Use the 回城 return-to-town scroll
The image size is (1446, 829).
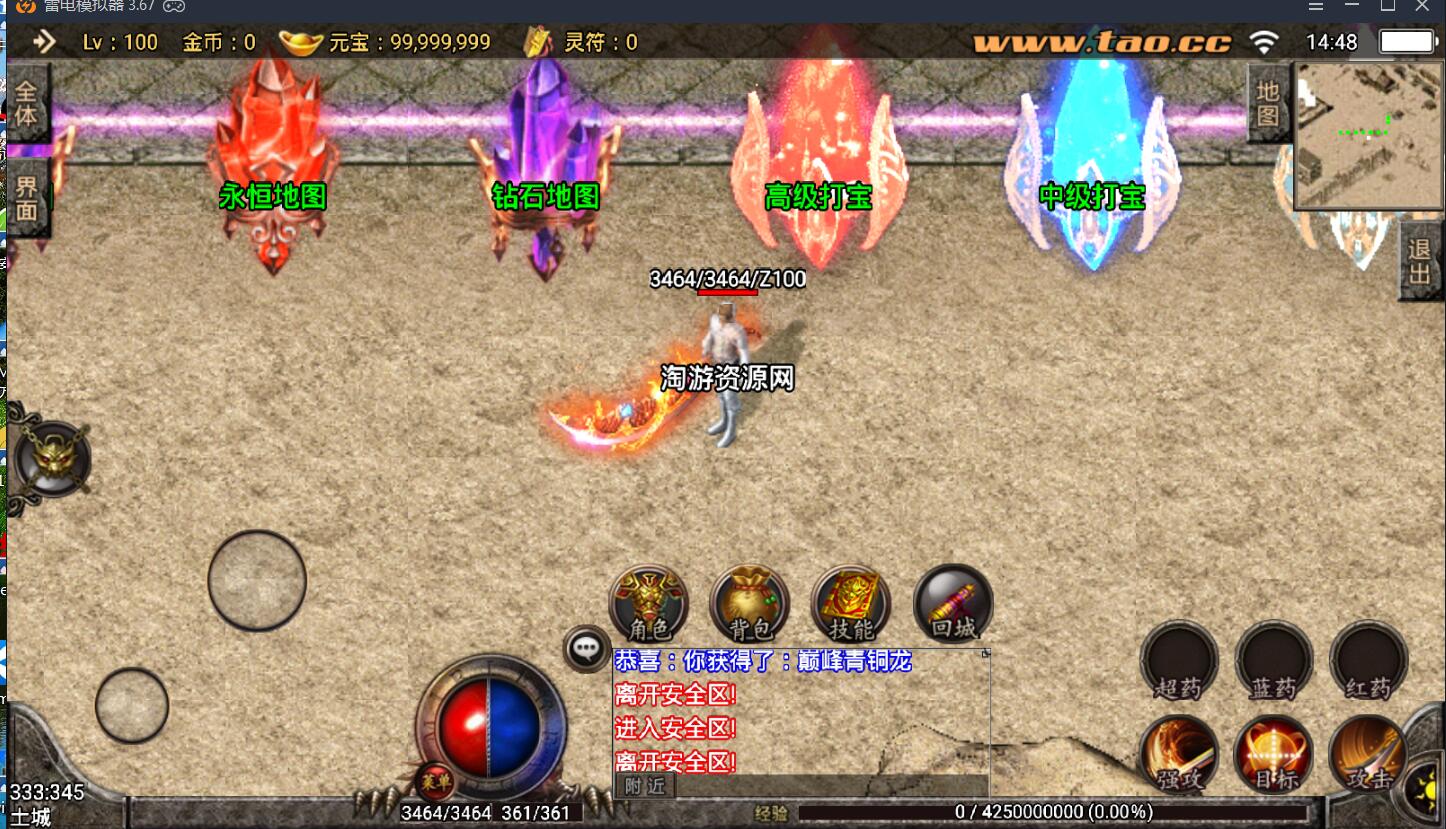[953, 603]
